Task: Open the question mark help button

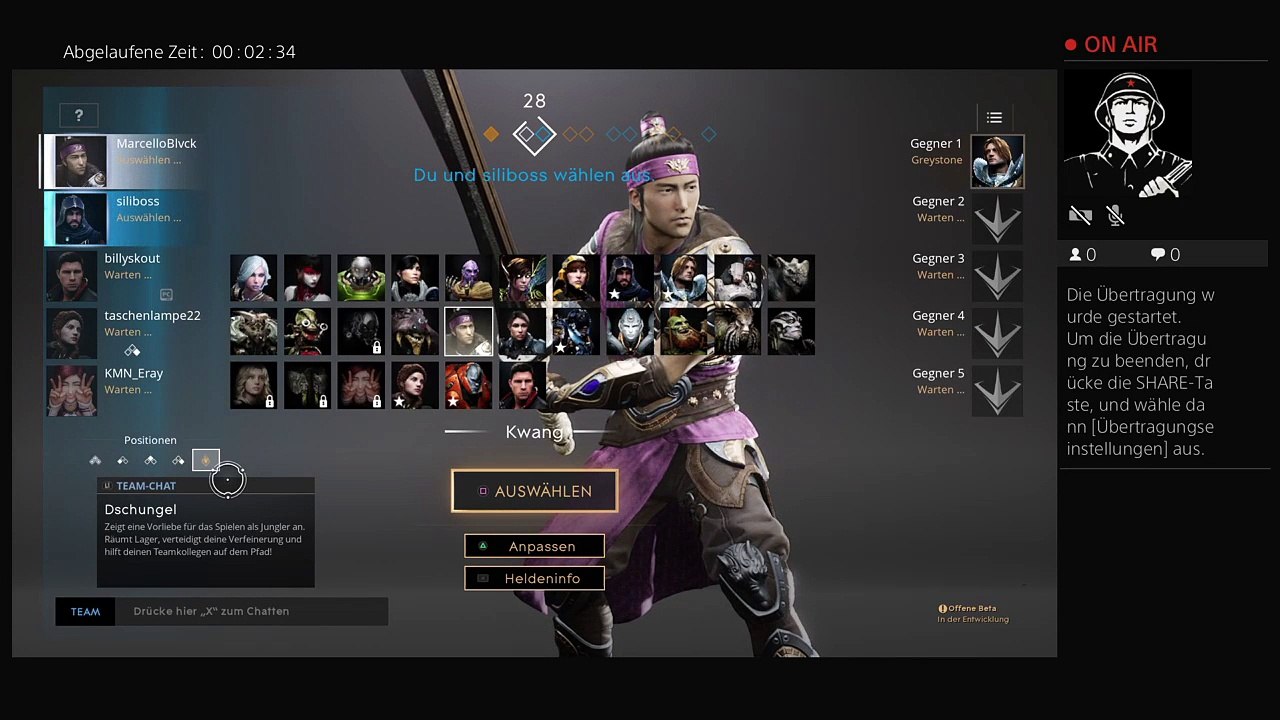Action: [x=78, y=115]
